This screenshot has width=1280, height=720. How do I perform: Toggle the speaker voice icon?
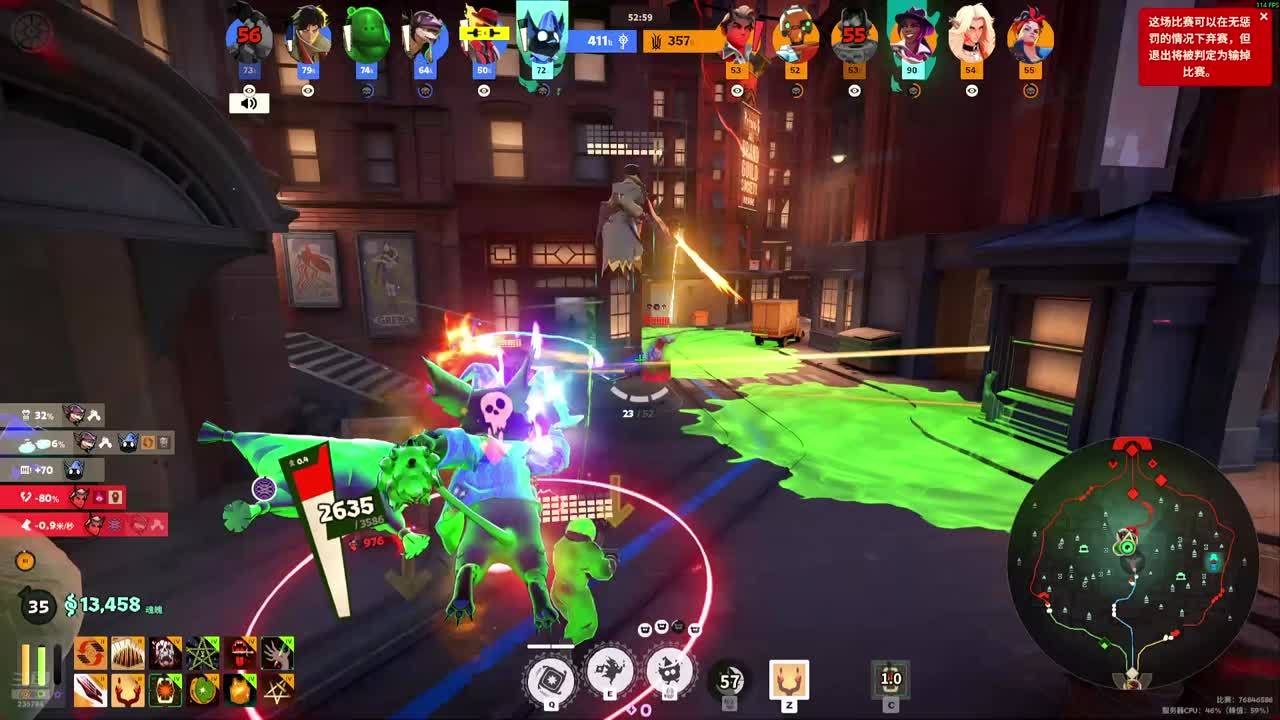(x=249, y=102)
